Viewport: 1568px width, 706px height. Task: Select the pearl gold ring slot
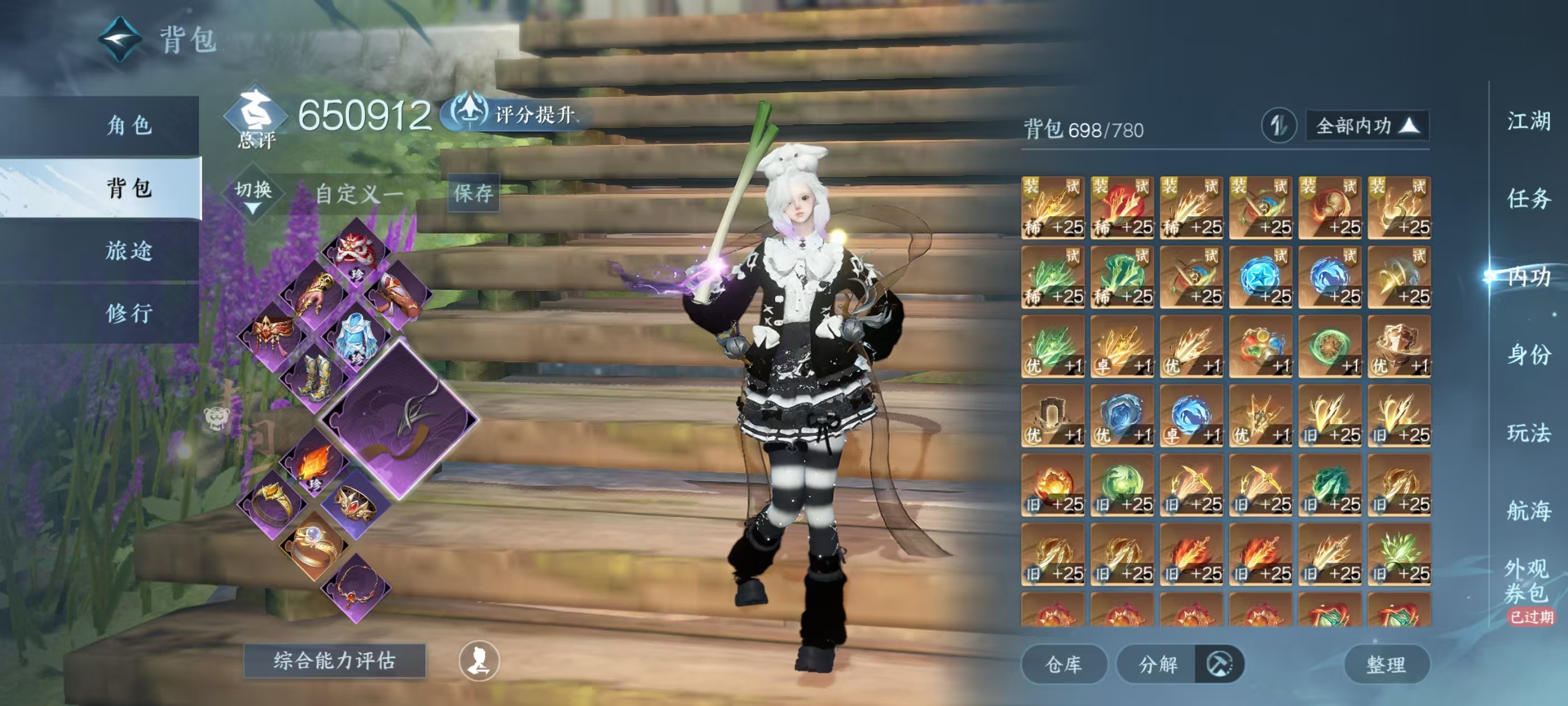(x=314, y=545)
